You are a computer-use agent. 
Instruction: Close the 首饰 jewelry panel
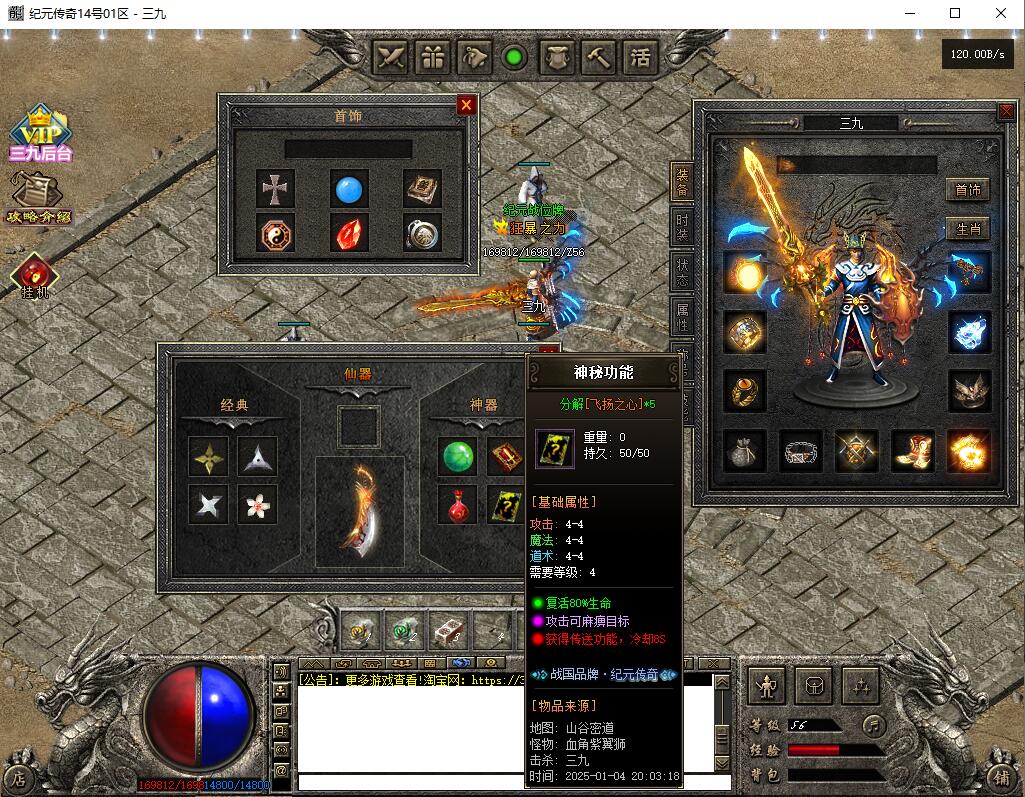tap(466, 105)
